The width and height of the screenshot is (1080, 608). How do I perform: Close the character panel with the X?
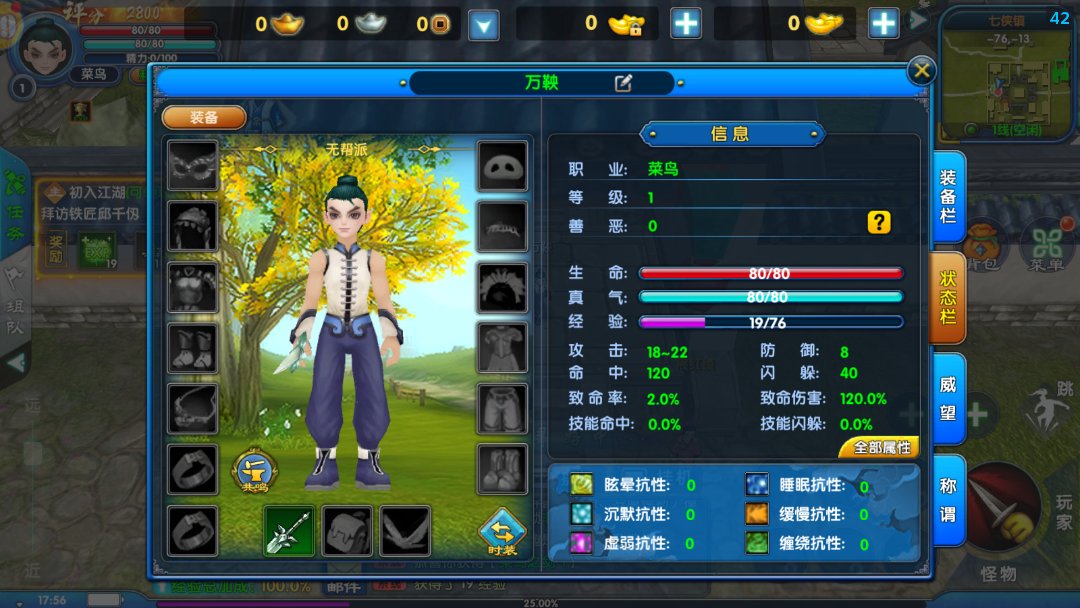[921, 70]
